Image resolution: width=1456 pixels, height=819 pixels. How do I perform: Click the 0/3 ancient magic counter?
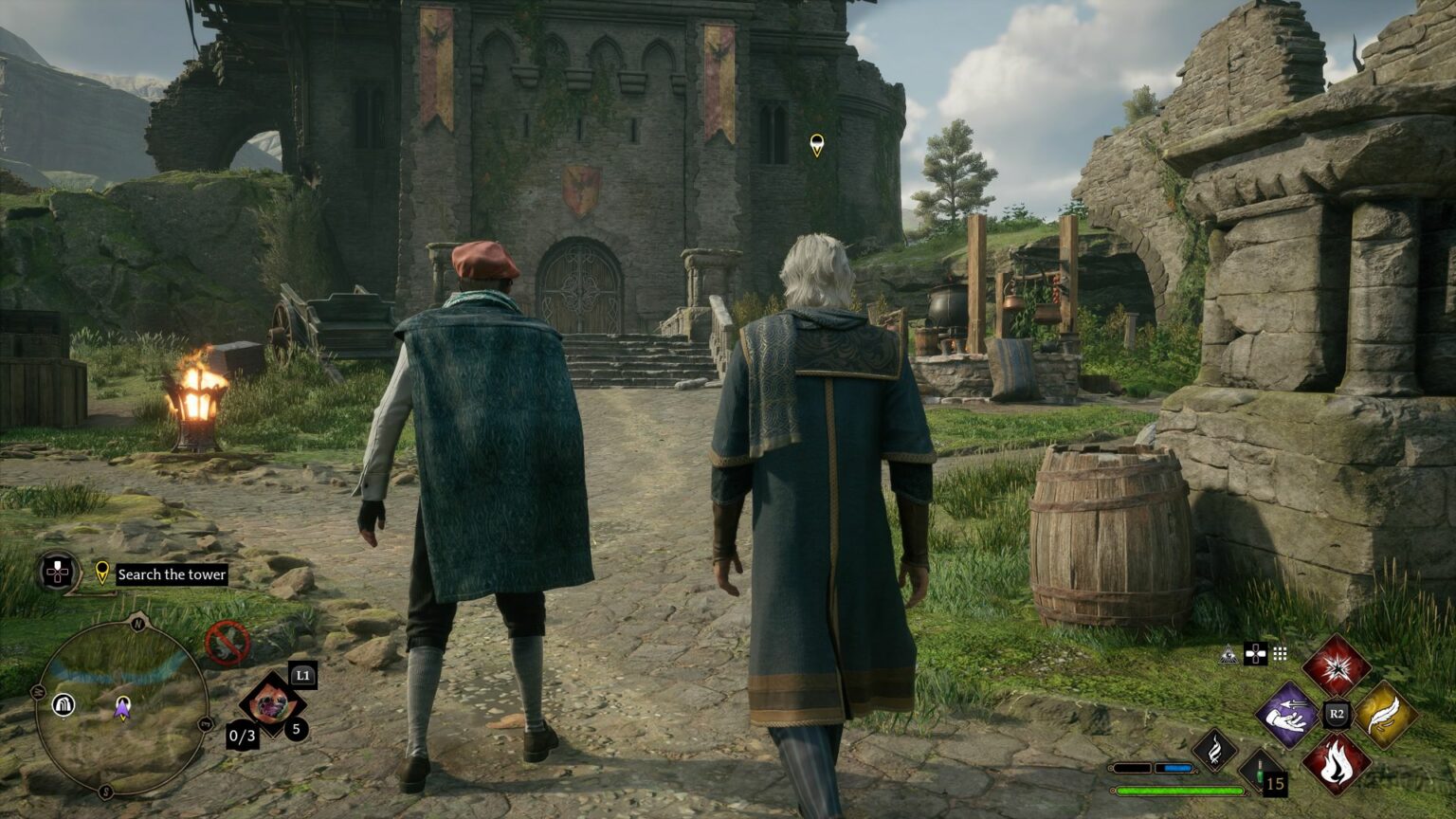pos(242,736)
